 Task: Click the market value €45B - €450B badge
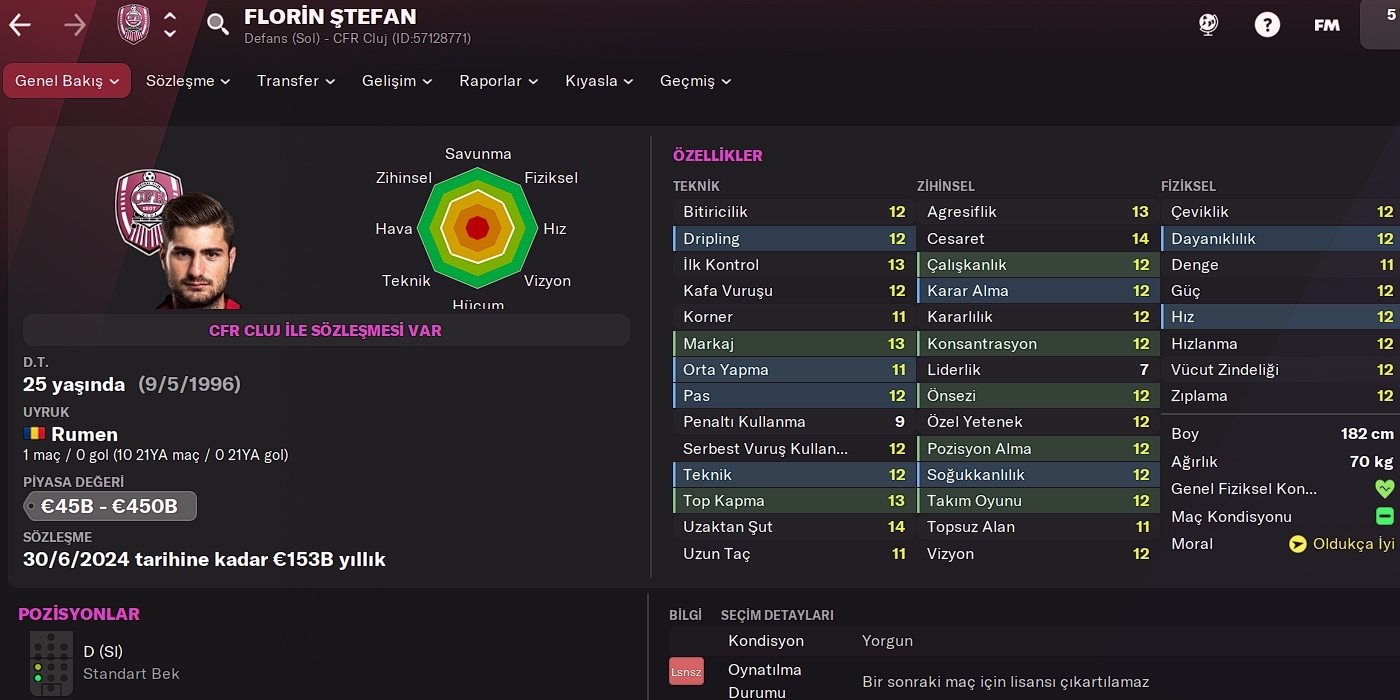click(x=110, y=506)
